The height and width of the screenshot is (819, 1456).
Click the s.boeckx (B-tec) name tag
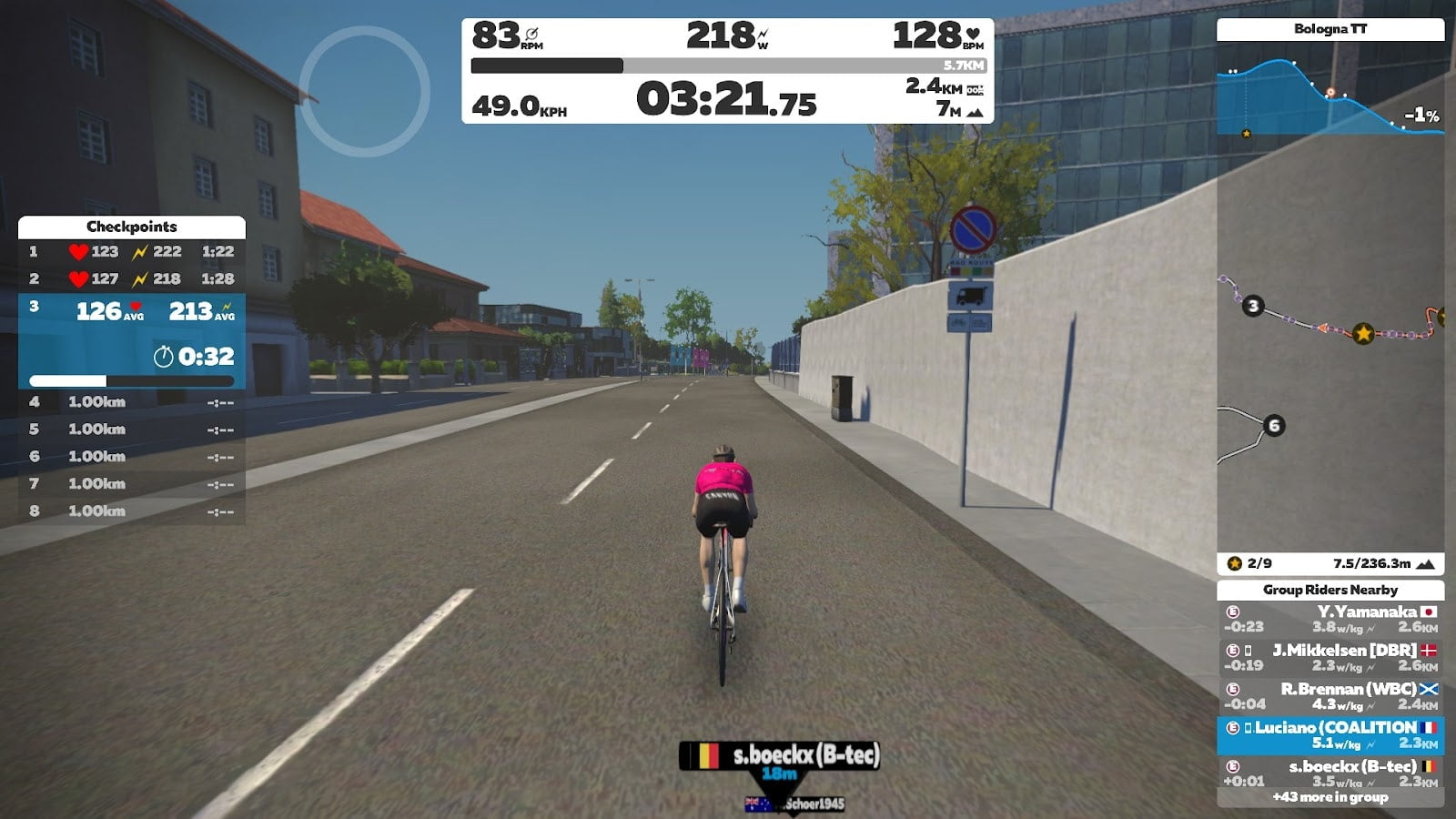click(x=780, y=755)
